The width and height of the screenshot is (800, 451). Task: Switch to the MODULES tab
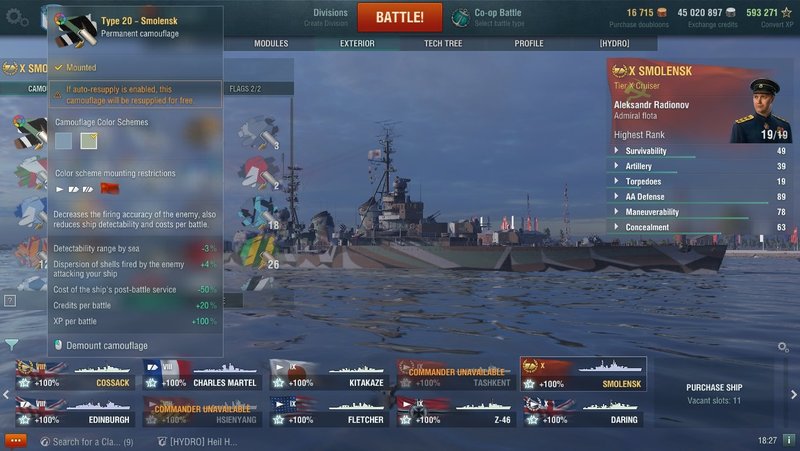pyautogui.click(x=271, y=44)
